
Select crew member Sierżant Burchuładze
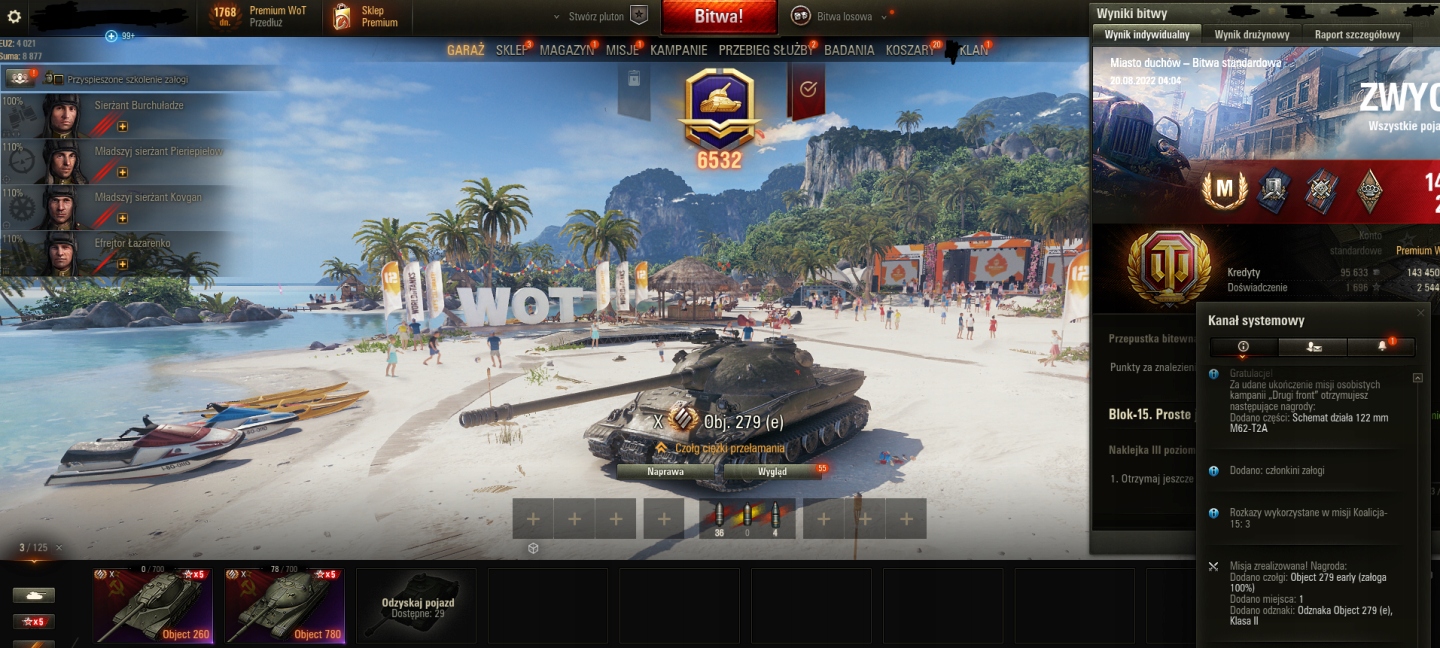[120, 114]
